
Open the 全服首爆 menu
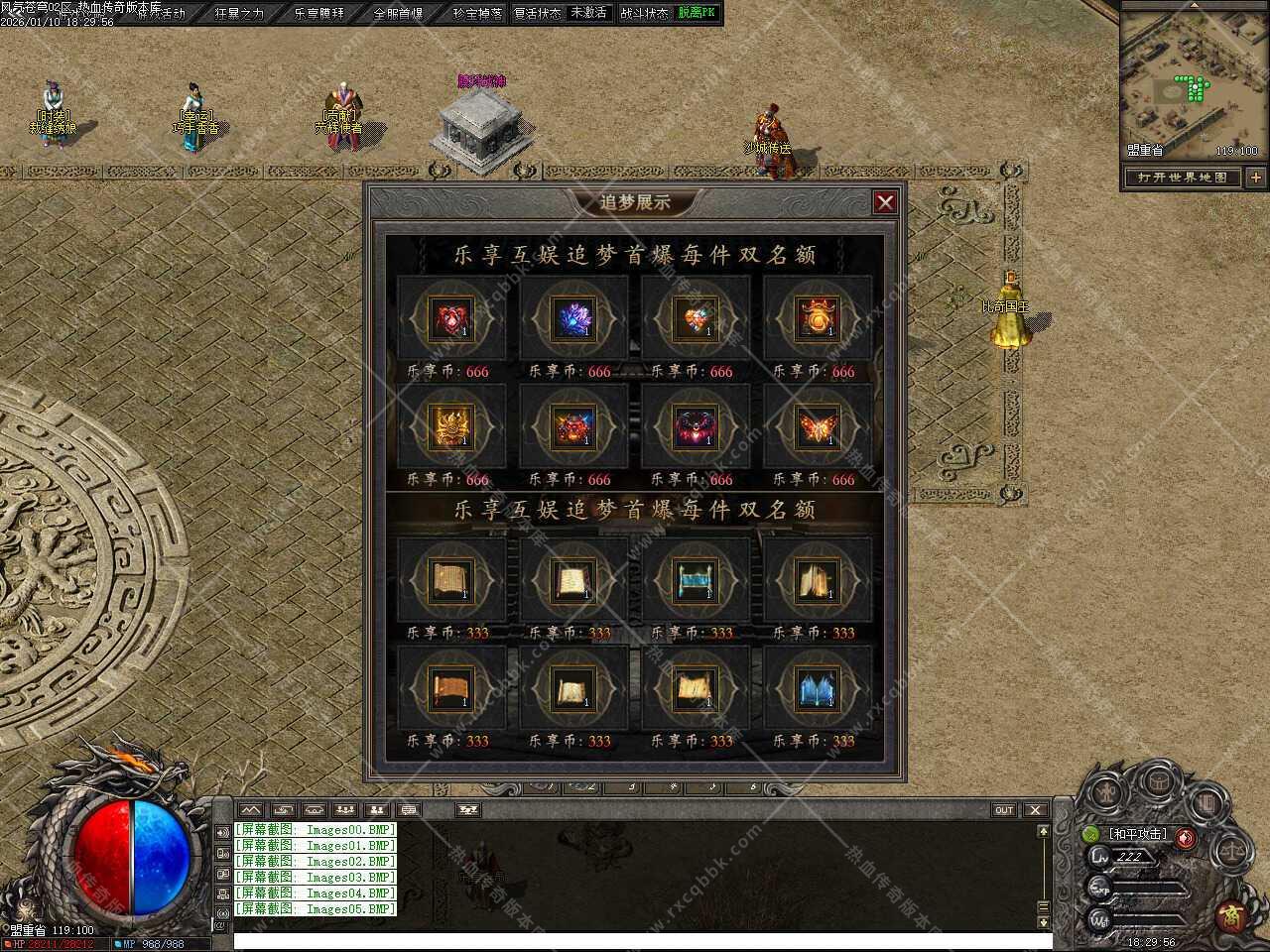click(398, 13)
